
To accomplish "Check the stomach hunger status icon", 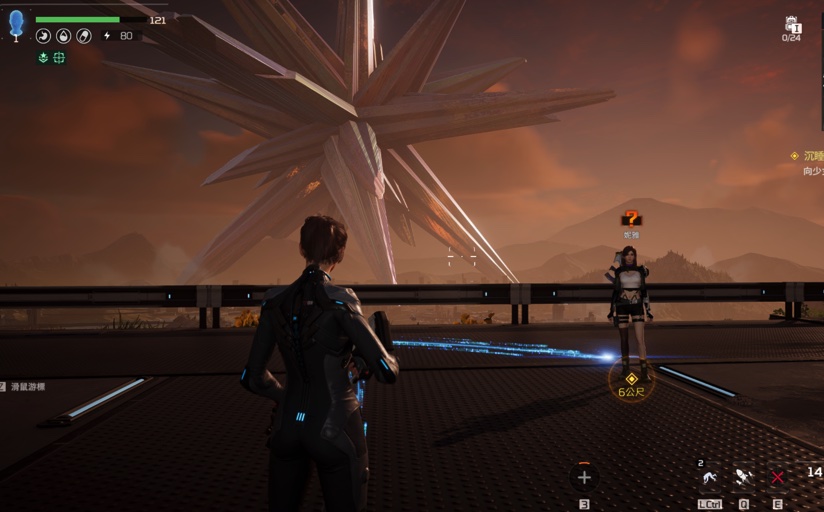I will (43, 36).
